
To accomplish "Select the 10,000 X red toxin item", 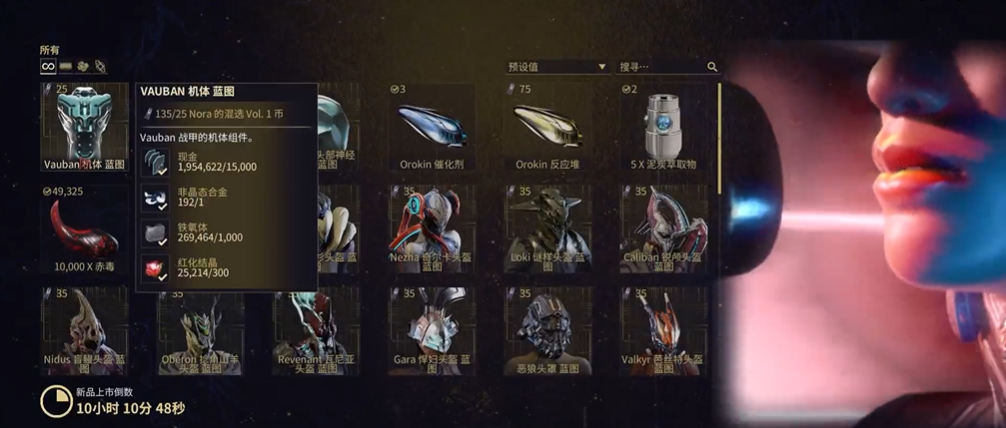I will point(84,230).
